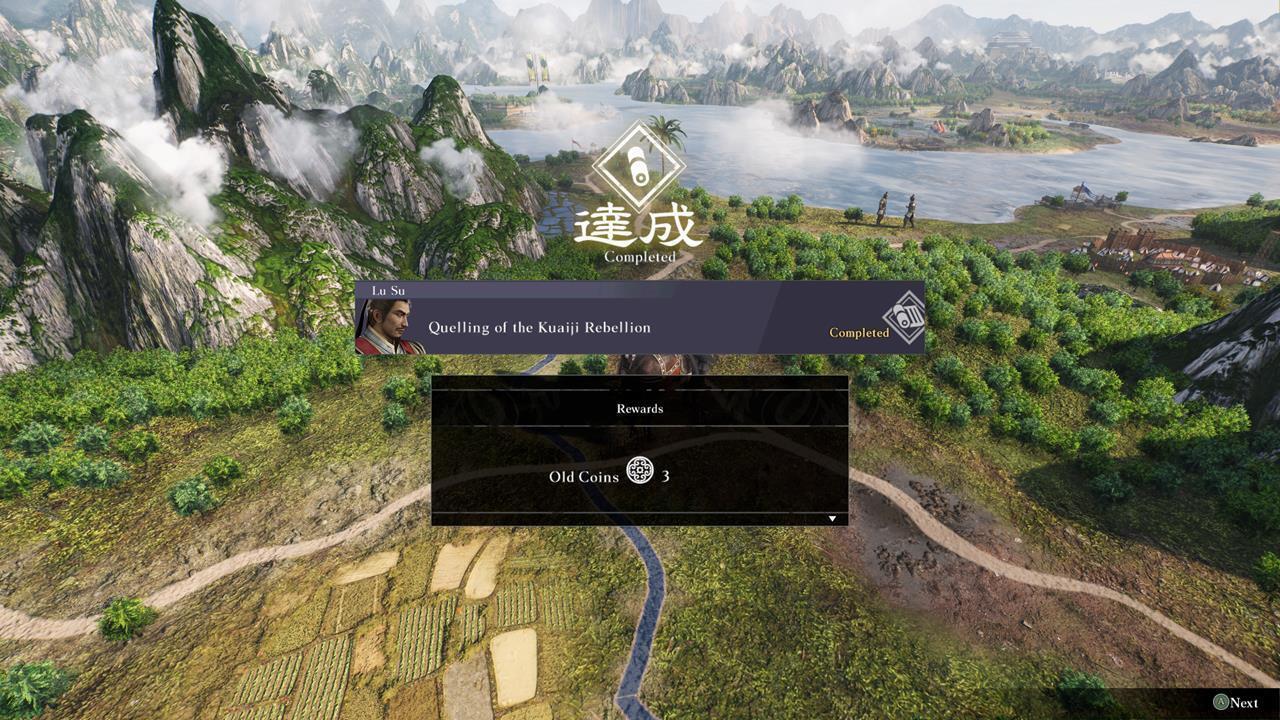Click the Lu Su portrait thumbnail
Screen dimensions: 1280x720
tap(388, 327)
